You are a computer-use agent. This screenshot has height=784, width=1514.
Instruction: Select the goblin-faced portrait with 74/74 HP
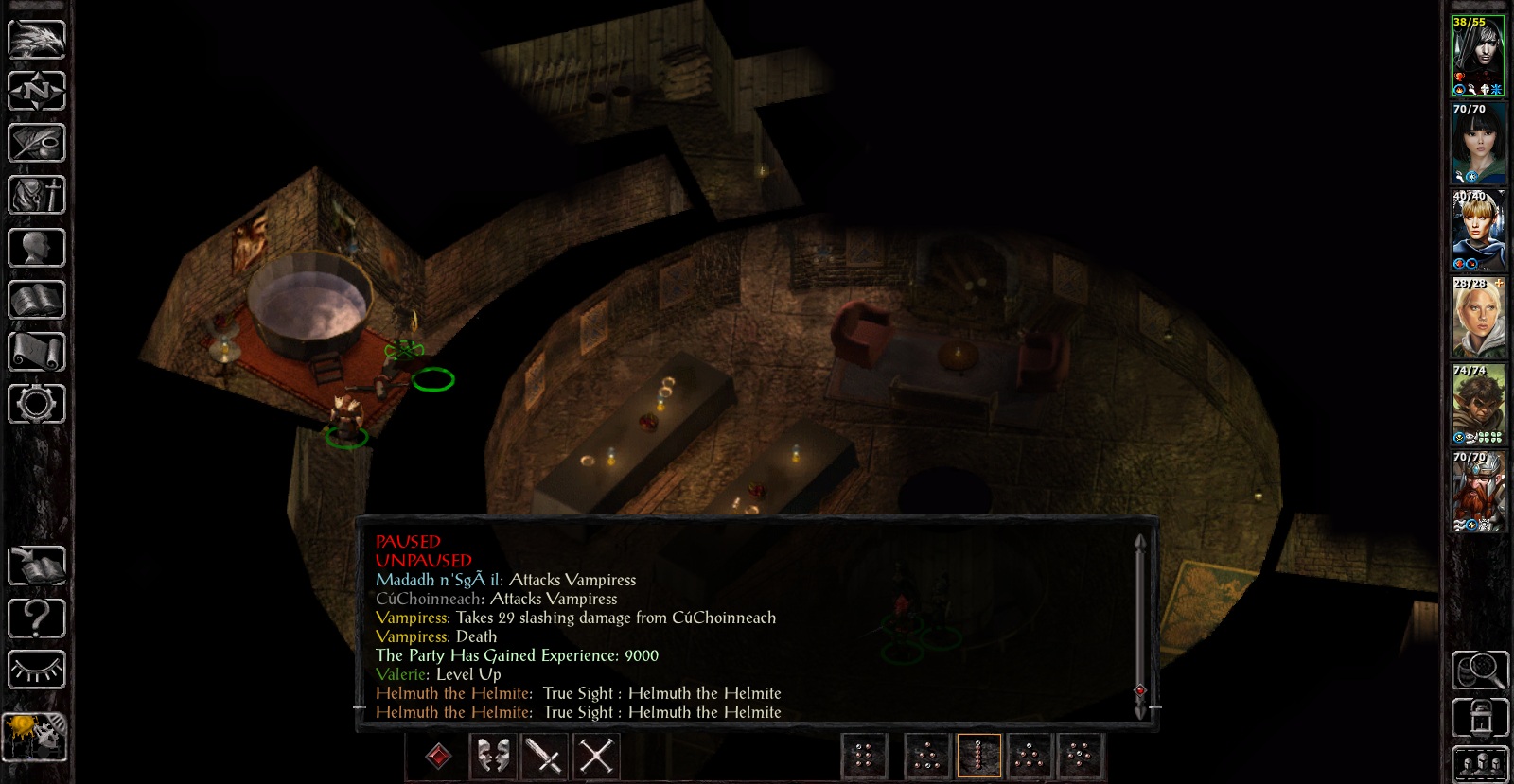(1478, 405)
